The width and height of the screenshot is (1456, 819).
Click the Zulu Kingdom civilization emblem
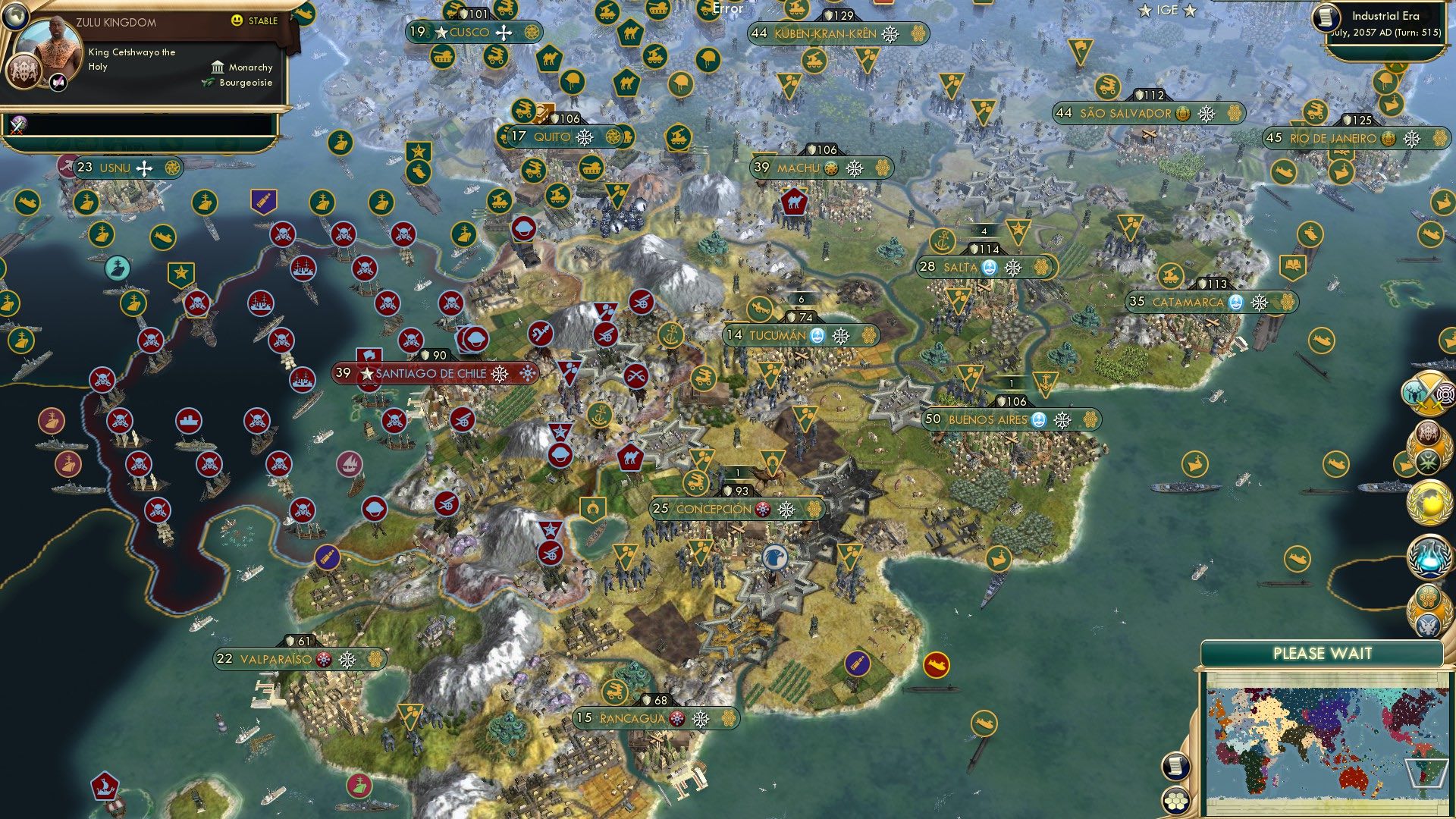point(24,72)
